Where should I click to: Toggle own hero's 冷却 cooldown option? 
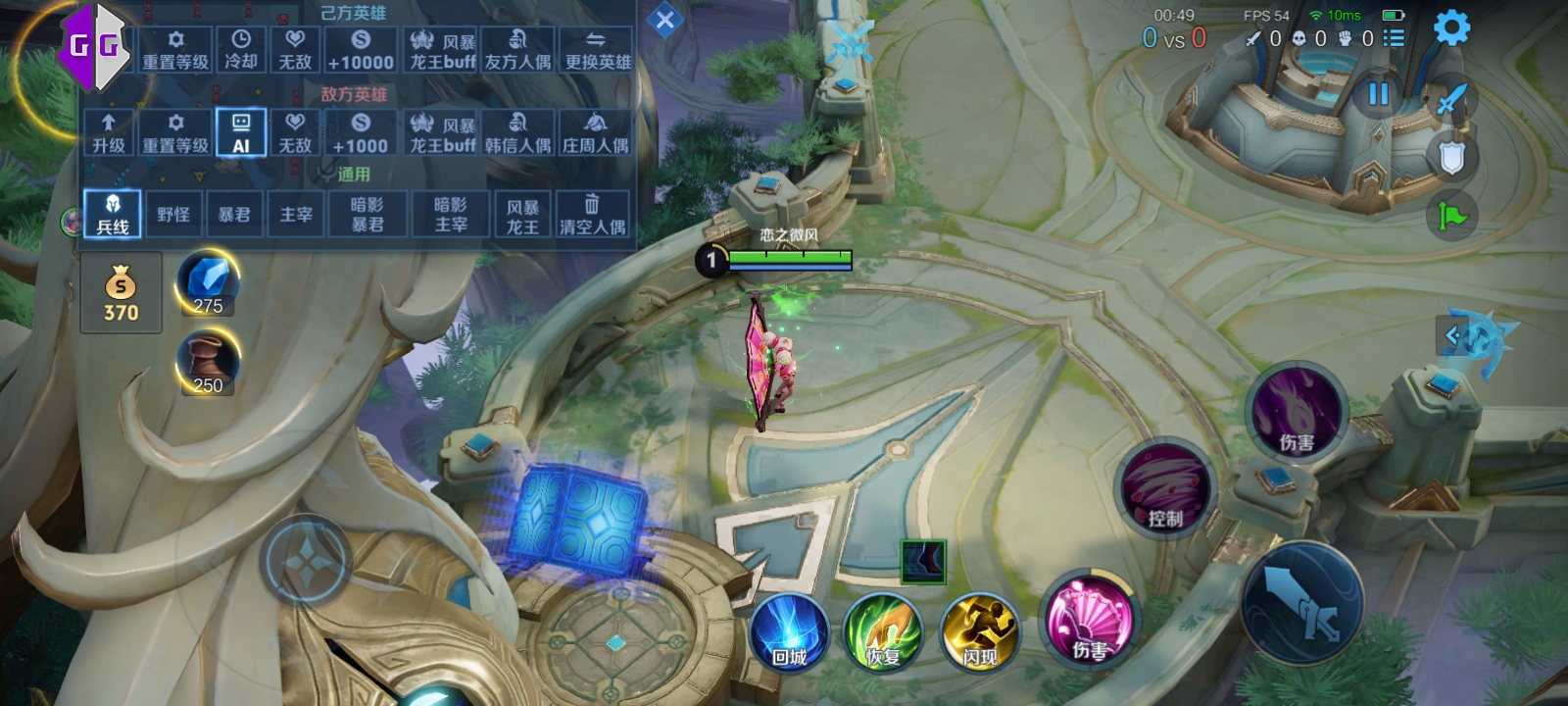click(240, 49)
